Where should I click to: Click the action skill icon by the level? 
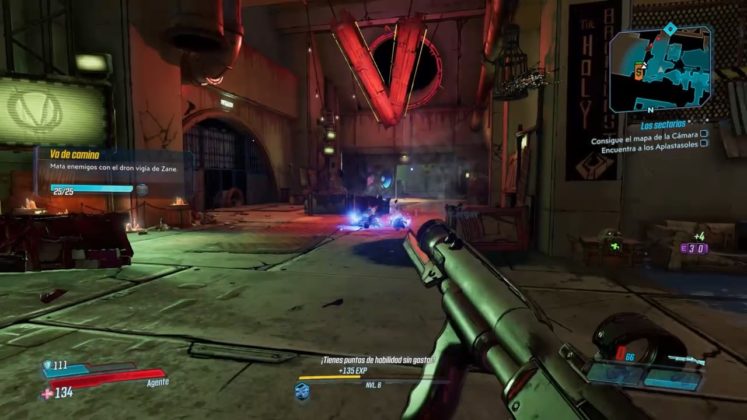click(x=302, y=390)
